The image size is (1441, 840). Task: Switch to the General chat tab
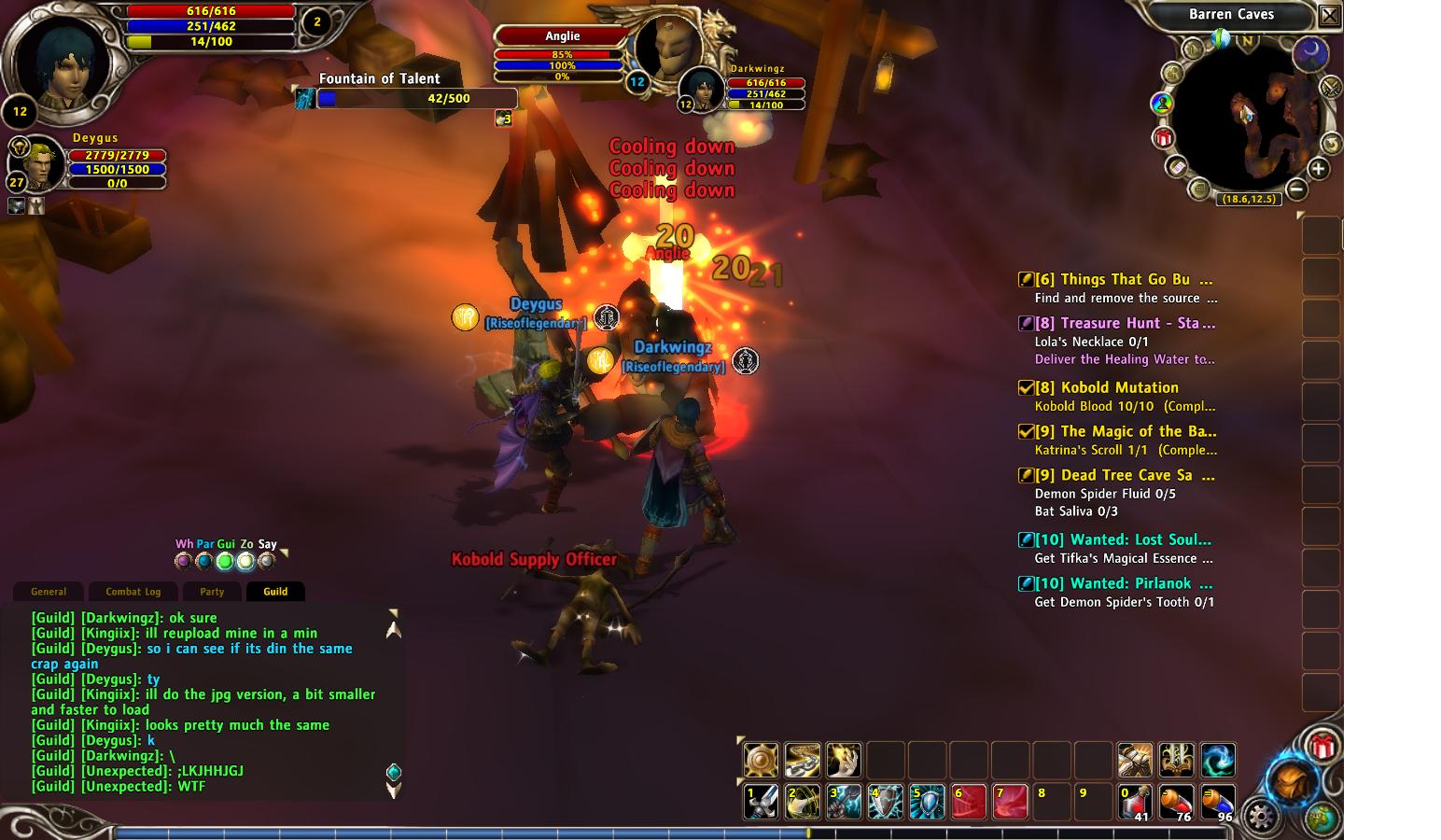[49, 592]
